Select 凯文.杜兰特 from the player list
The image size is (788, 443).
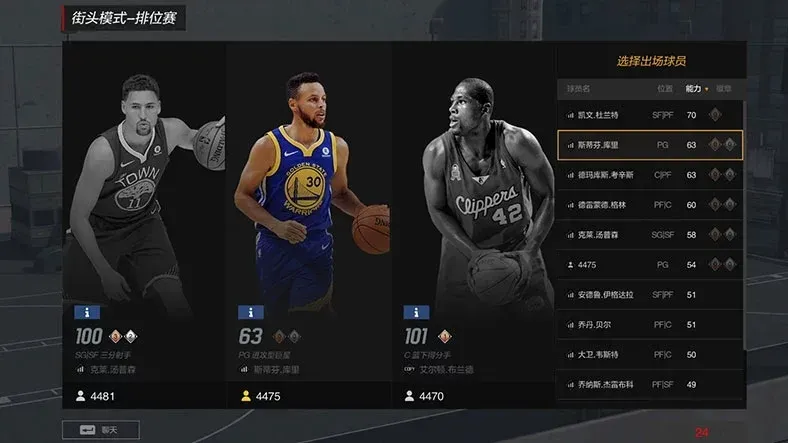click(650, 115)
